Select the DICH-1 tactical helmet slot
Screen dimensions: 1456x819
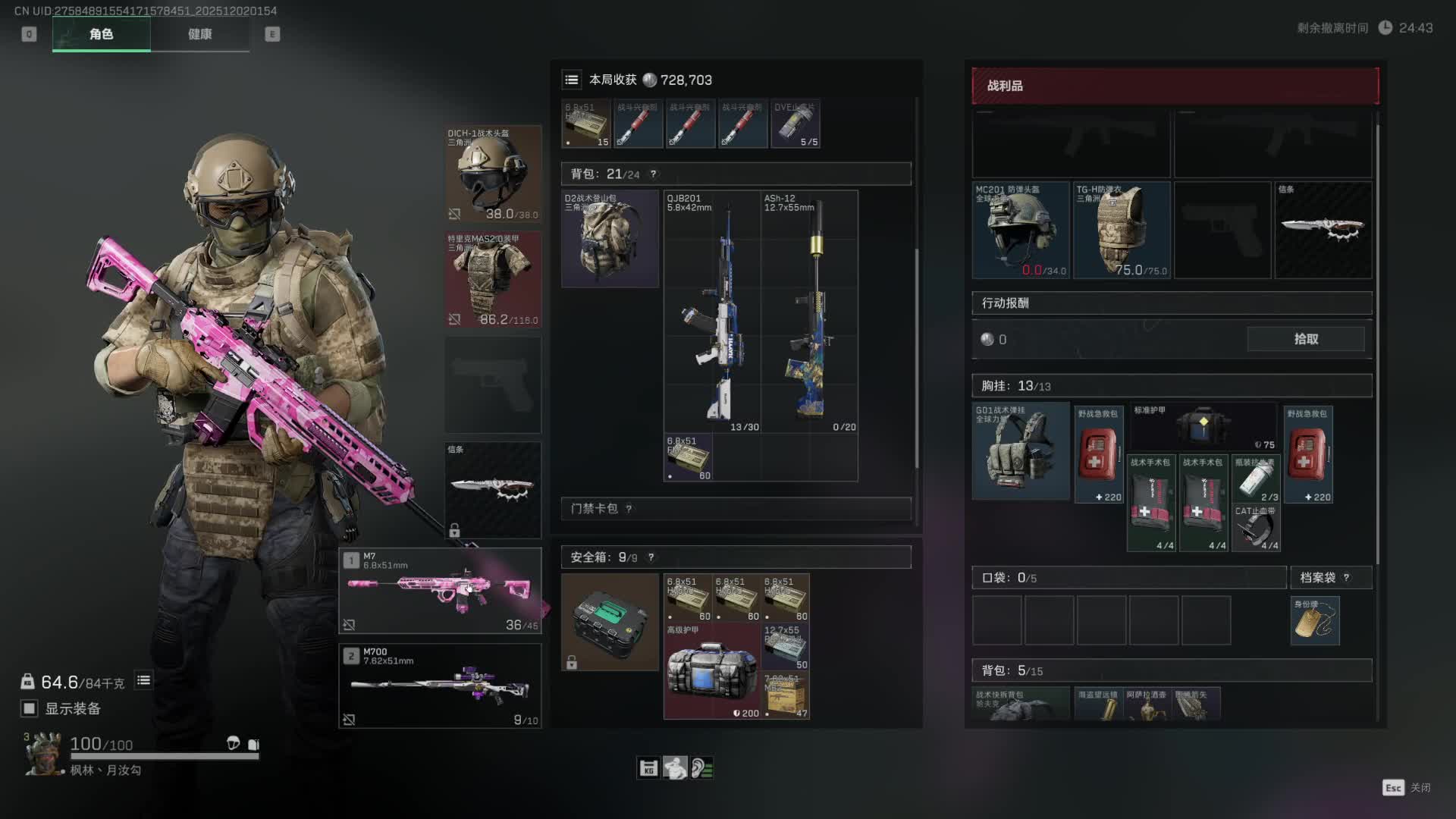pyautogui.click(x=492, y=174)
